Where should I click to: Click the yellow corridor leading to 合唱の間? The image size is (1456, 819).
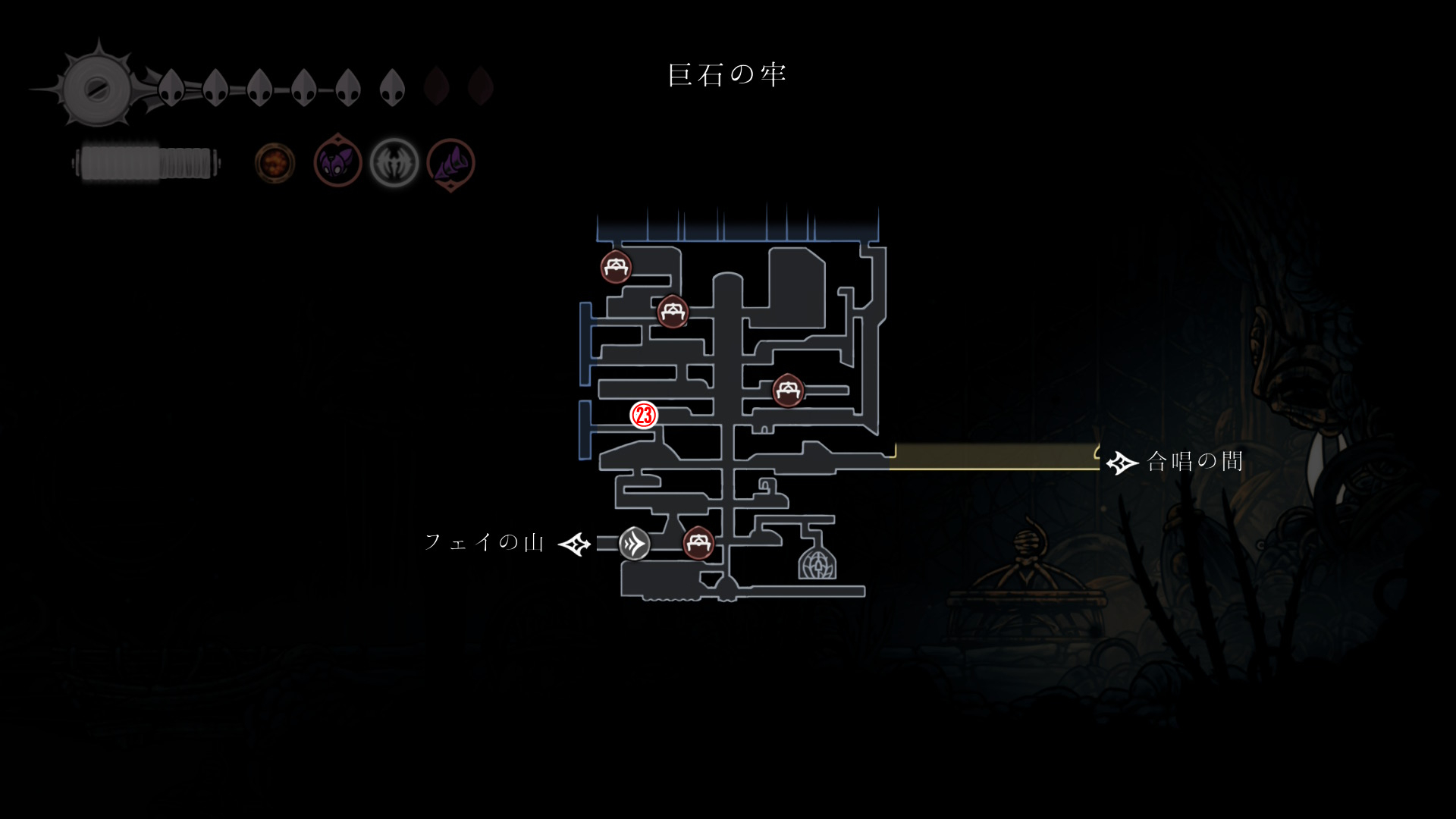pos(993,457)
